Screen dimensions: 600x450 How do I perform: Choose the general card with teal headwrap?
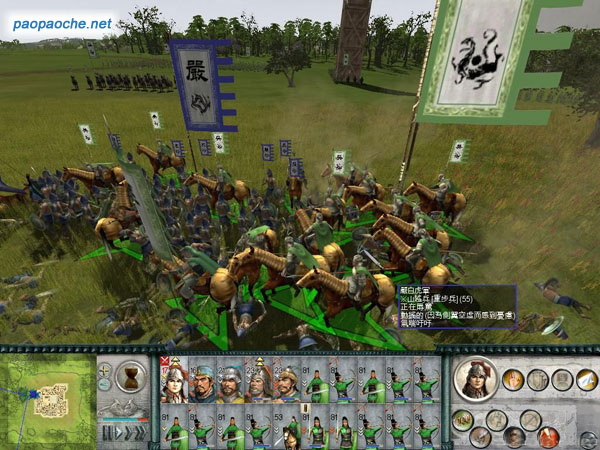202,380
